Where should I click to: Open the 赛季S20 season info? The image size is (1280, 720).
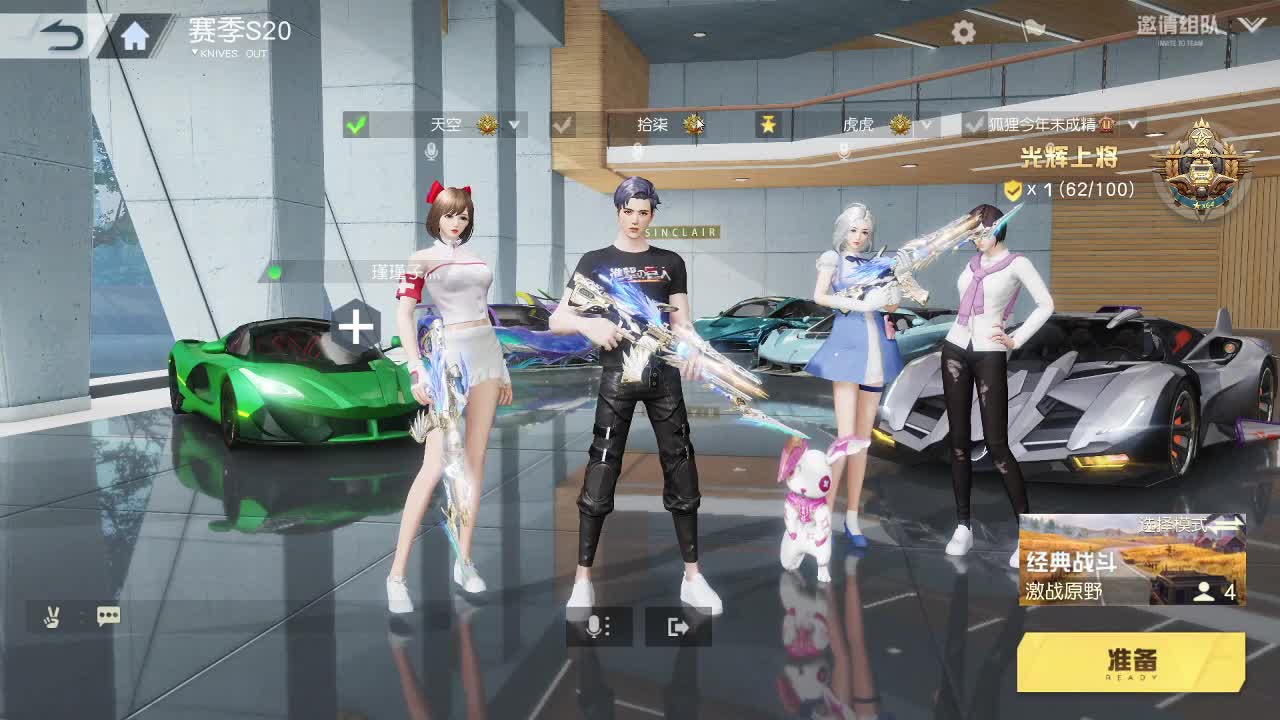tap(240, 33)
